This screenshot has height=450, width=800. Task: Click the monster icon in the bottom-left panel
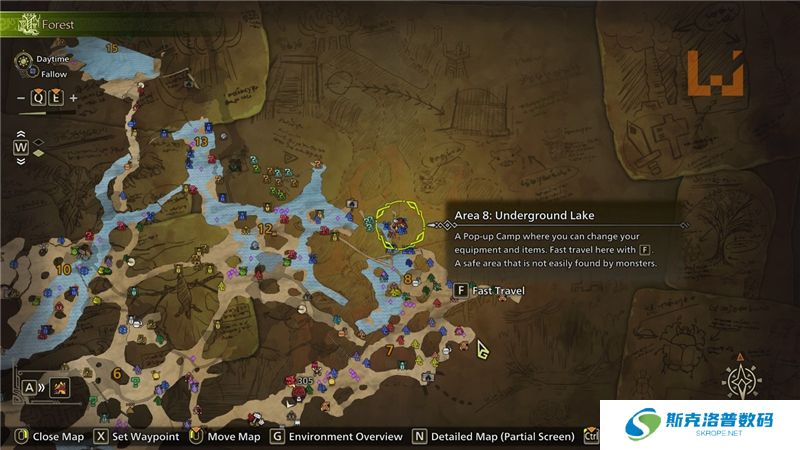pyautogui.click(x=61, y=387)
